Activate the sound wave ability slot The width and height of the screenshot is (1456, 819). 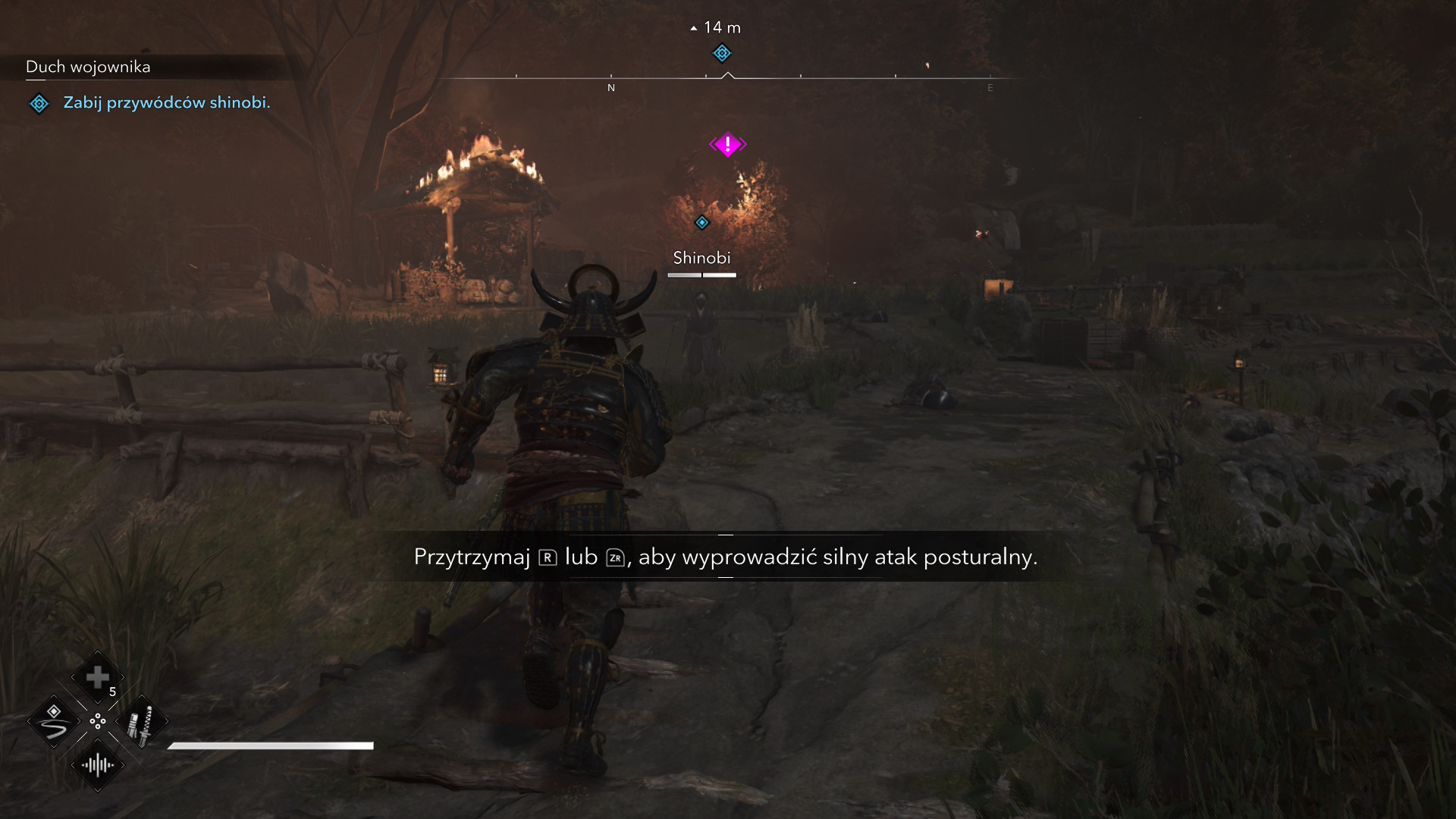click(98, 765)
